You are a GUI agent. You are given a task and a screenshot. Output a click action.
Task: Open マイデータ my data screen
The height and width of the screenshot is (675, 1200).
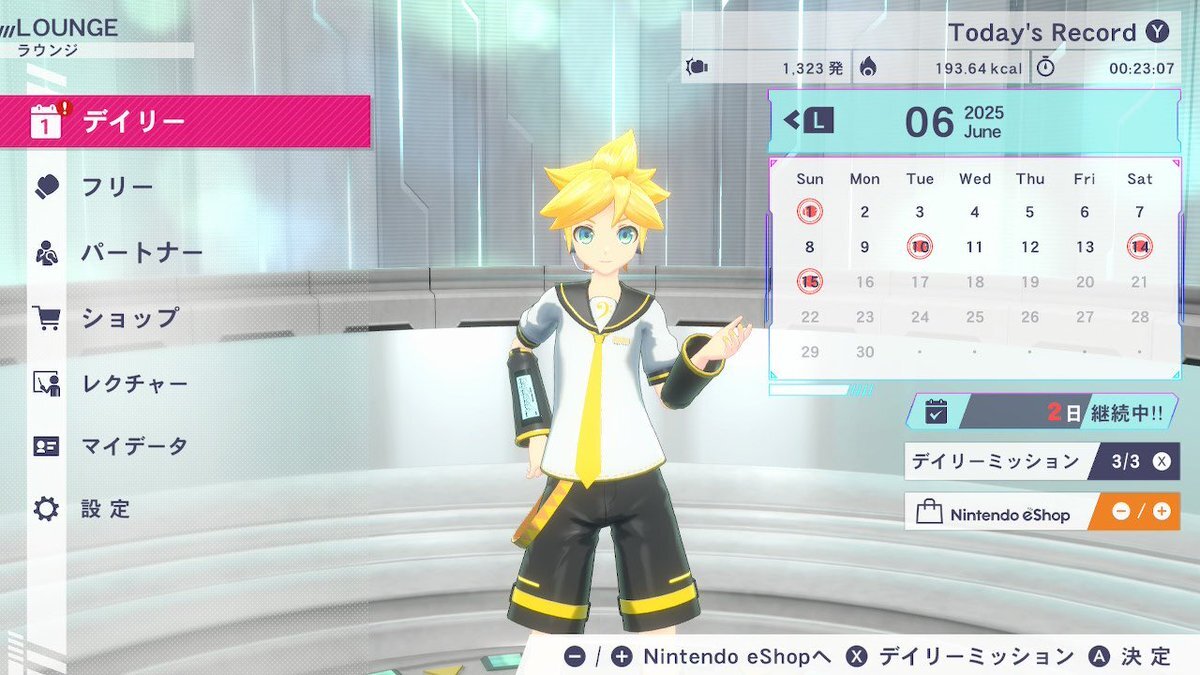coord(134,446)
